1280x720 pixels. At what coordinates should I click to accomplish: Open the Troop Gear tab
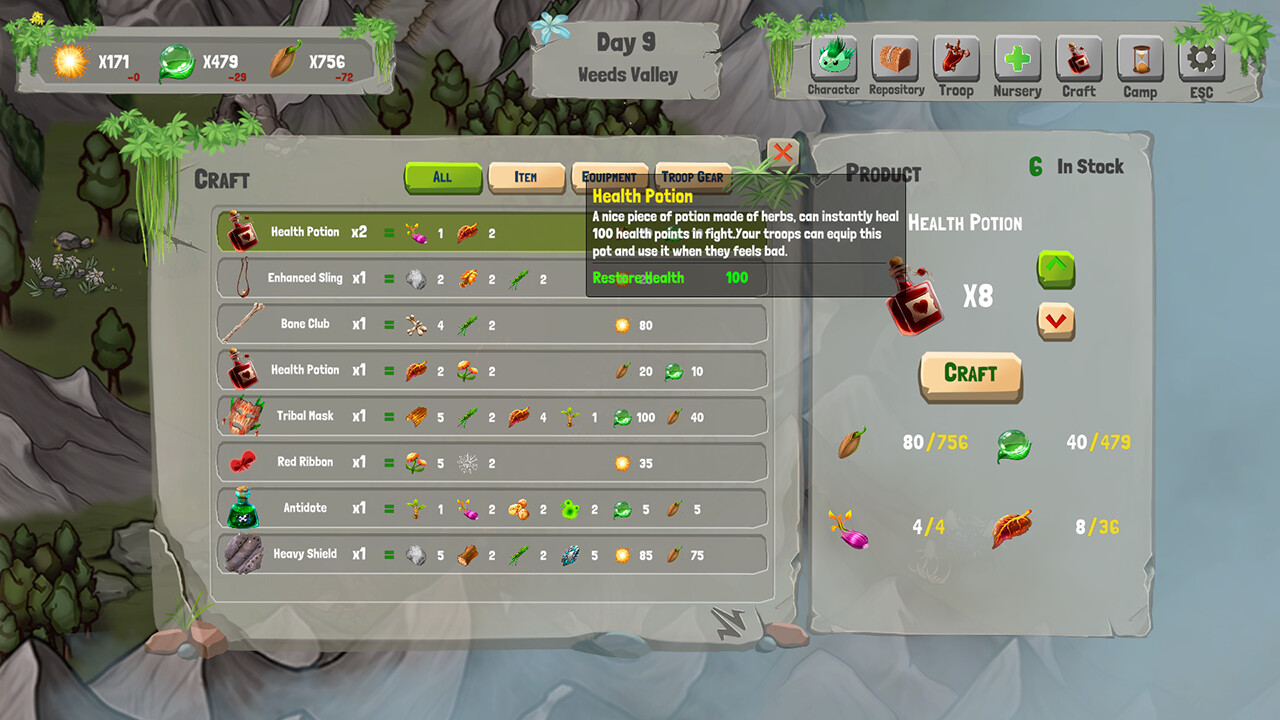click(x=692, y=177)
